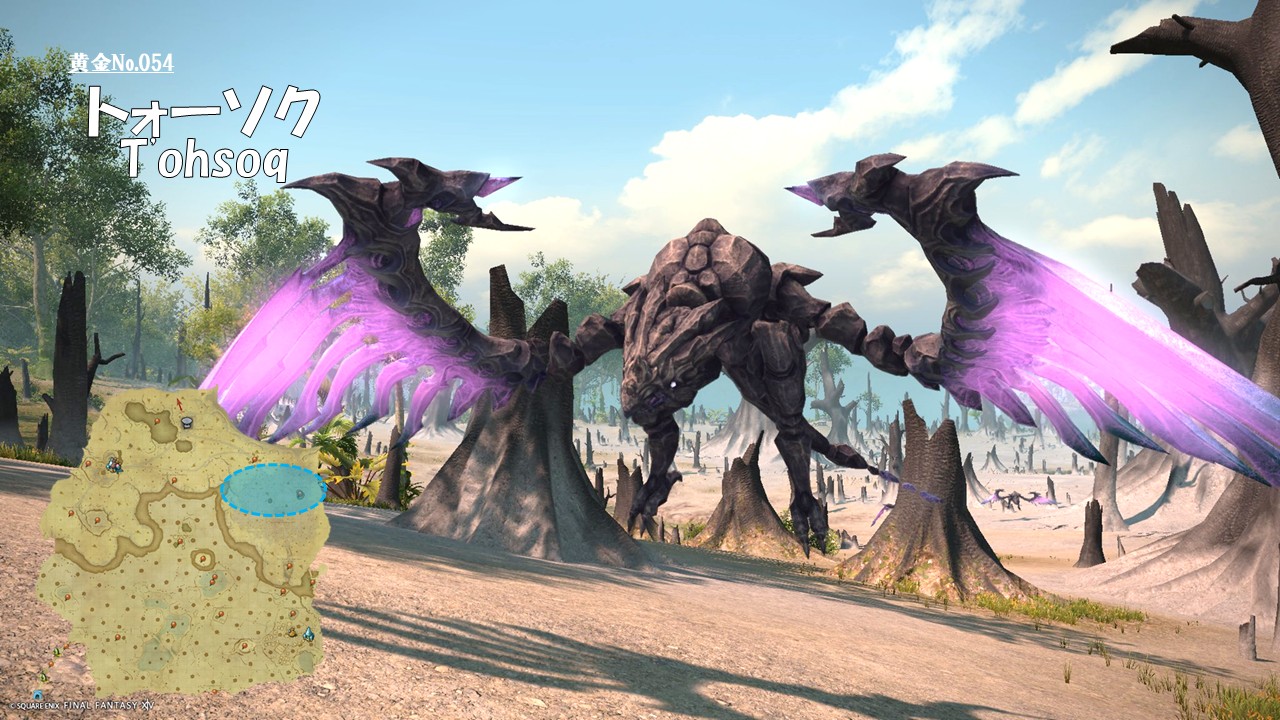This screenshot has width=1280, height=720.
Task: Click the multicolored settlement icon cluster on map
Action: coord(115,464)
